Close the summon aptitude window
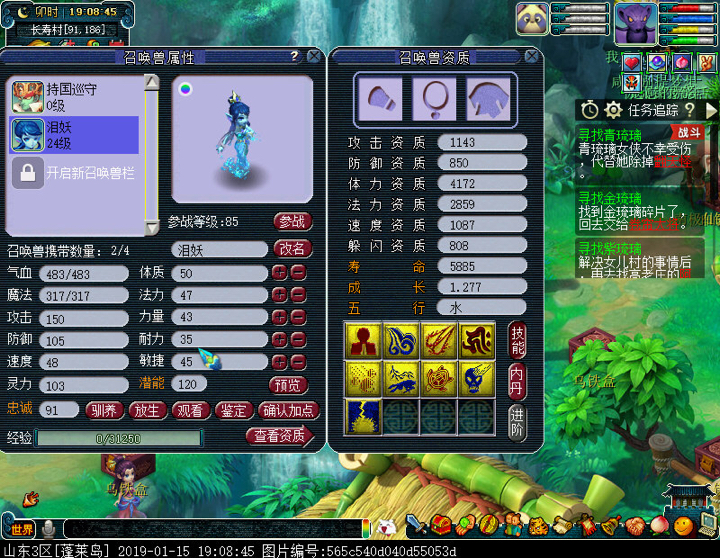 [x=538, y=57]
